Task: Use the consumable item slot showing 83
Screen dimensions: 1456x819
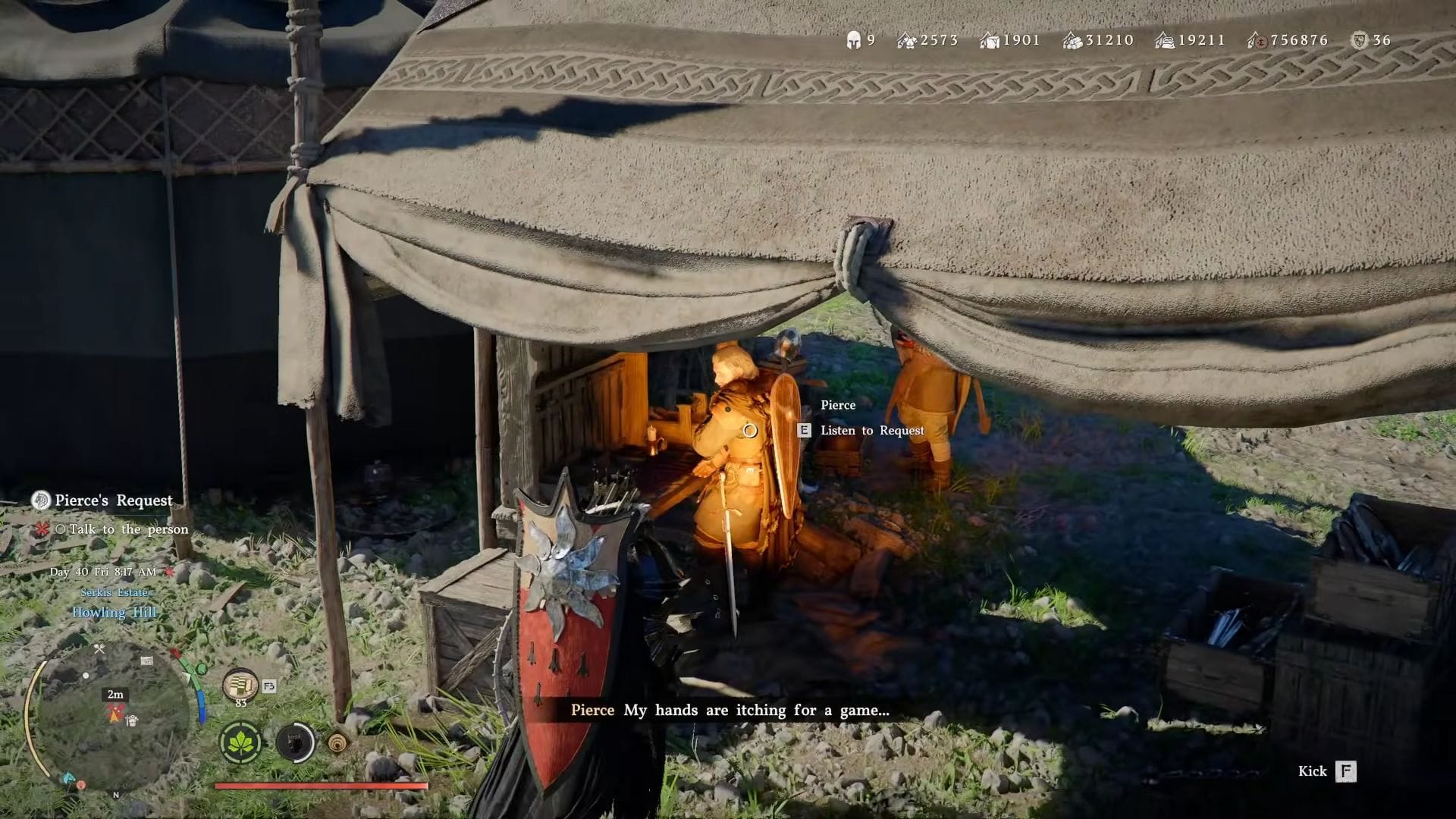Action: point(240,686)
